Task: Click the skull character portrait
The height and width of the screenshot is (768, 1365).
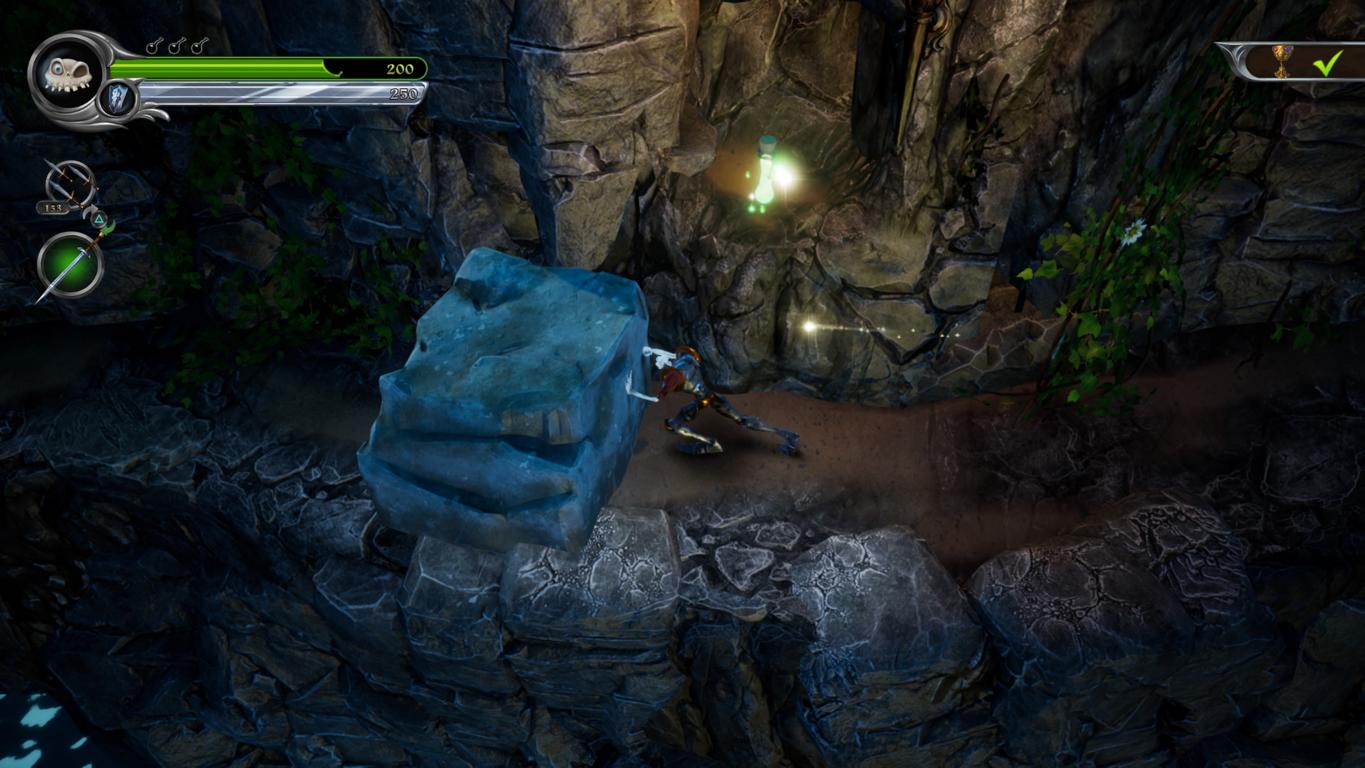Action: 66,74
